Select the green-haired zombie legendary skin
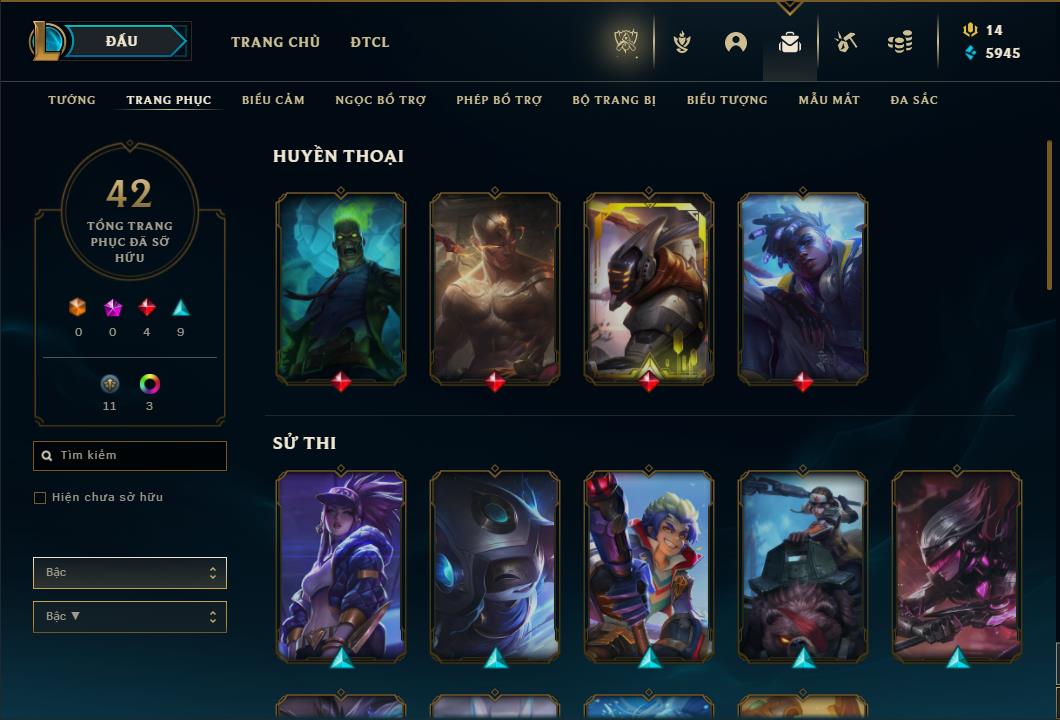This screenshot has width=1060, height=720. [341, 288]
